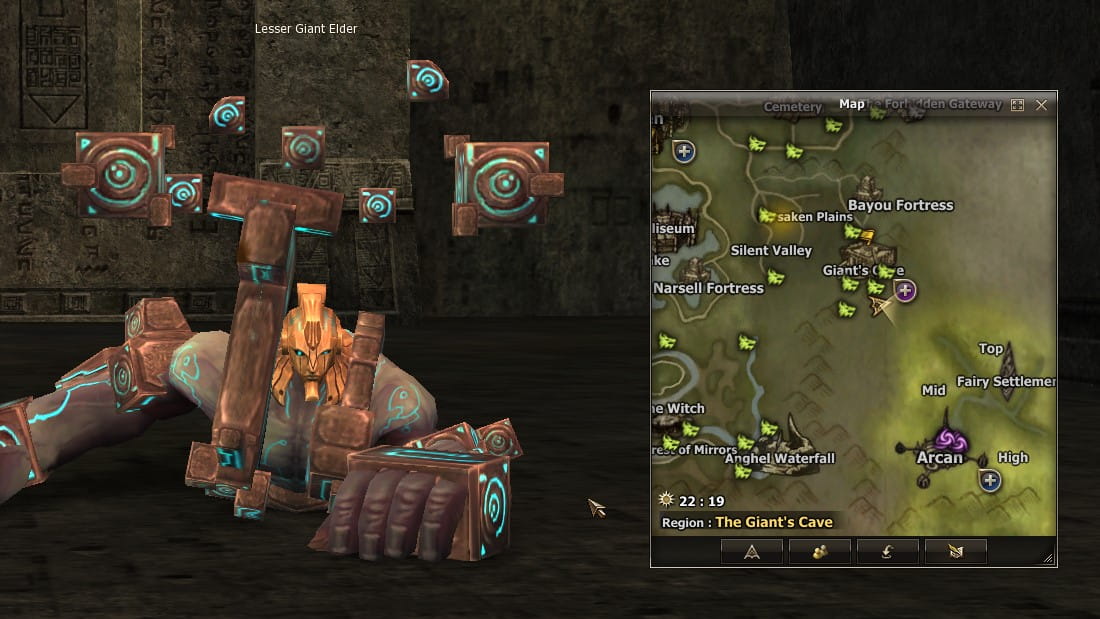Grab the map window resize corner
This screenshot has height=619, width=1100.
[x=1048, y=558]
